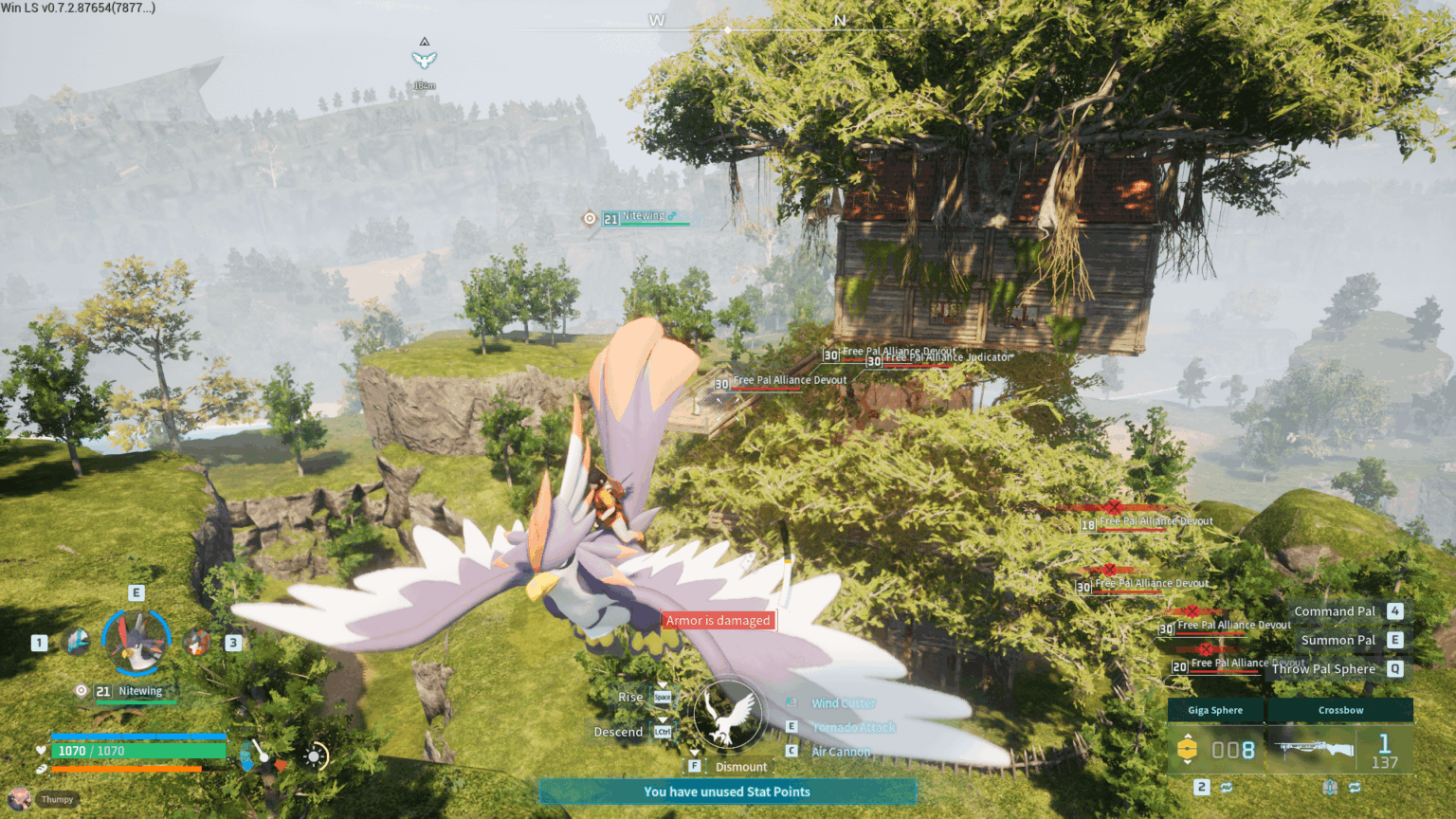Switch to the orange fox pal in party slot 3
Viewport: 1456px width, 819px height.
tap(197, 643)
